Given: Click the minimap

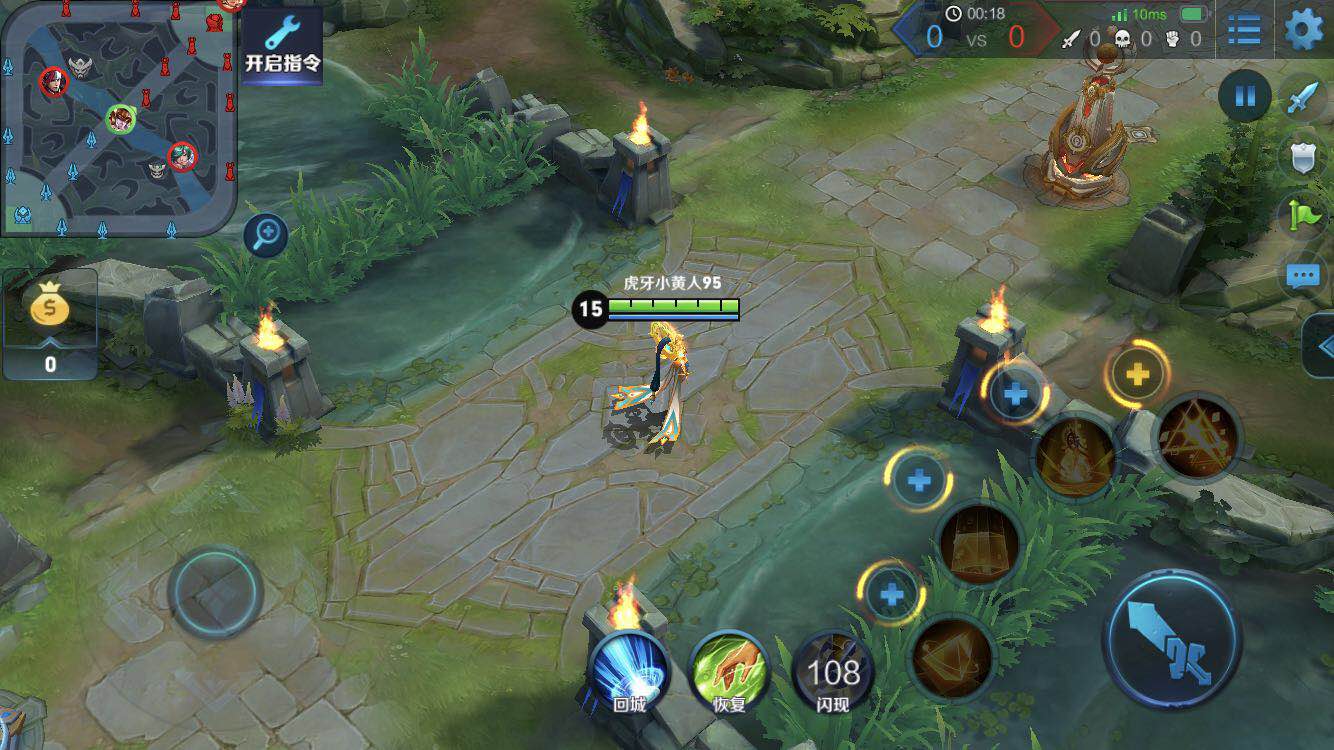Looking at the screenshot, I should 118,118.
